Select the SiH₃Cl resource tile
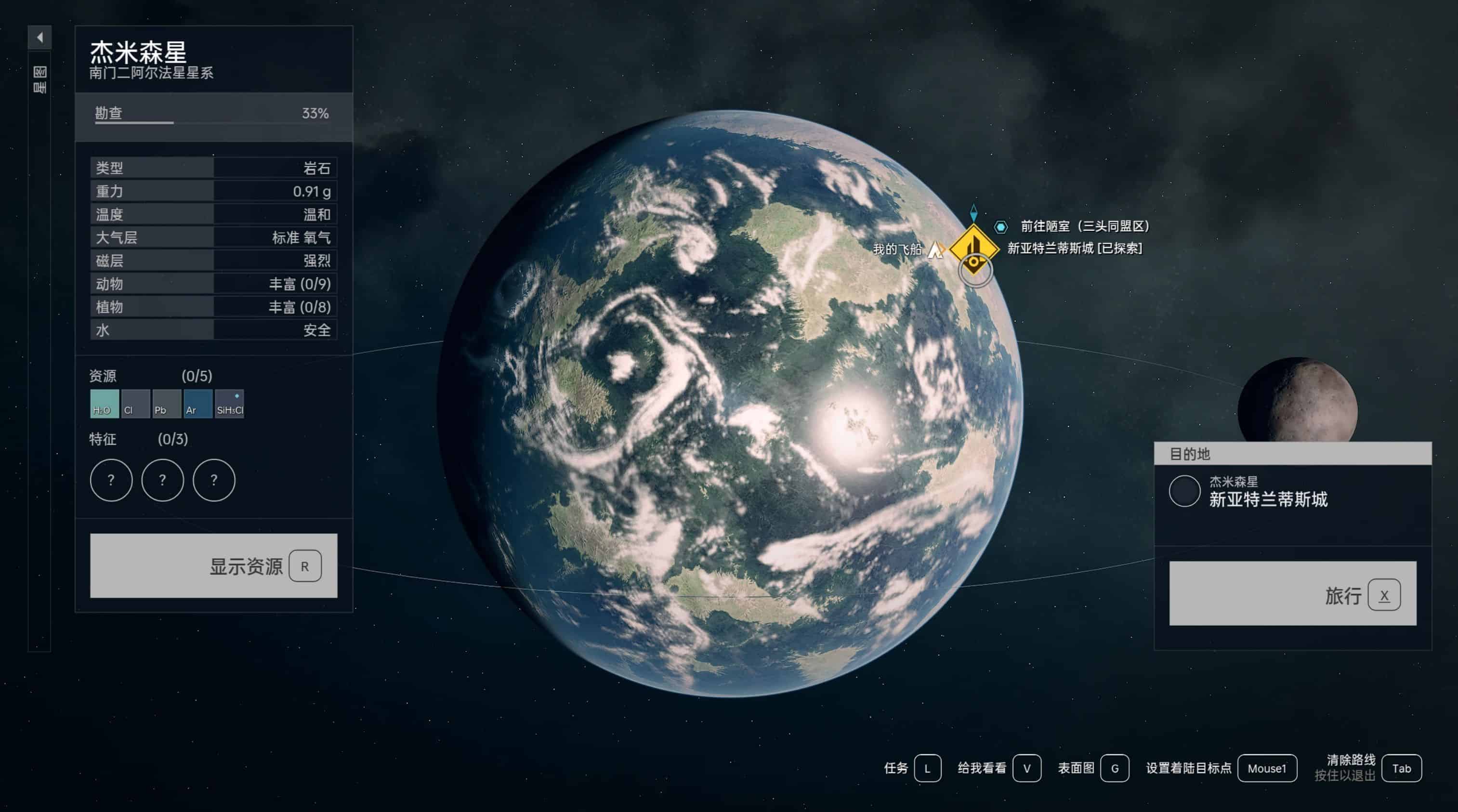Screen dimensions: 1458x812 click(229, 404)
